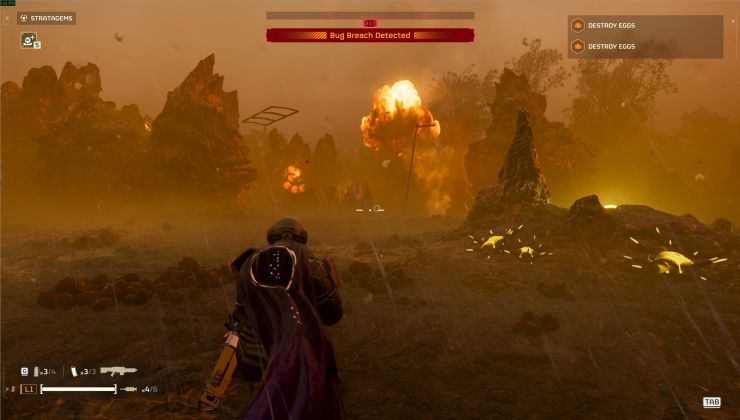Select the primary rifle weapon icon
The image size is (740, 420).
[118, 371]
